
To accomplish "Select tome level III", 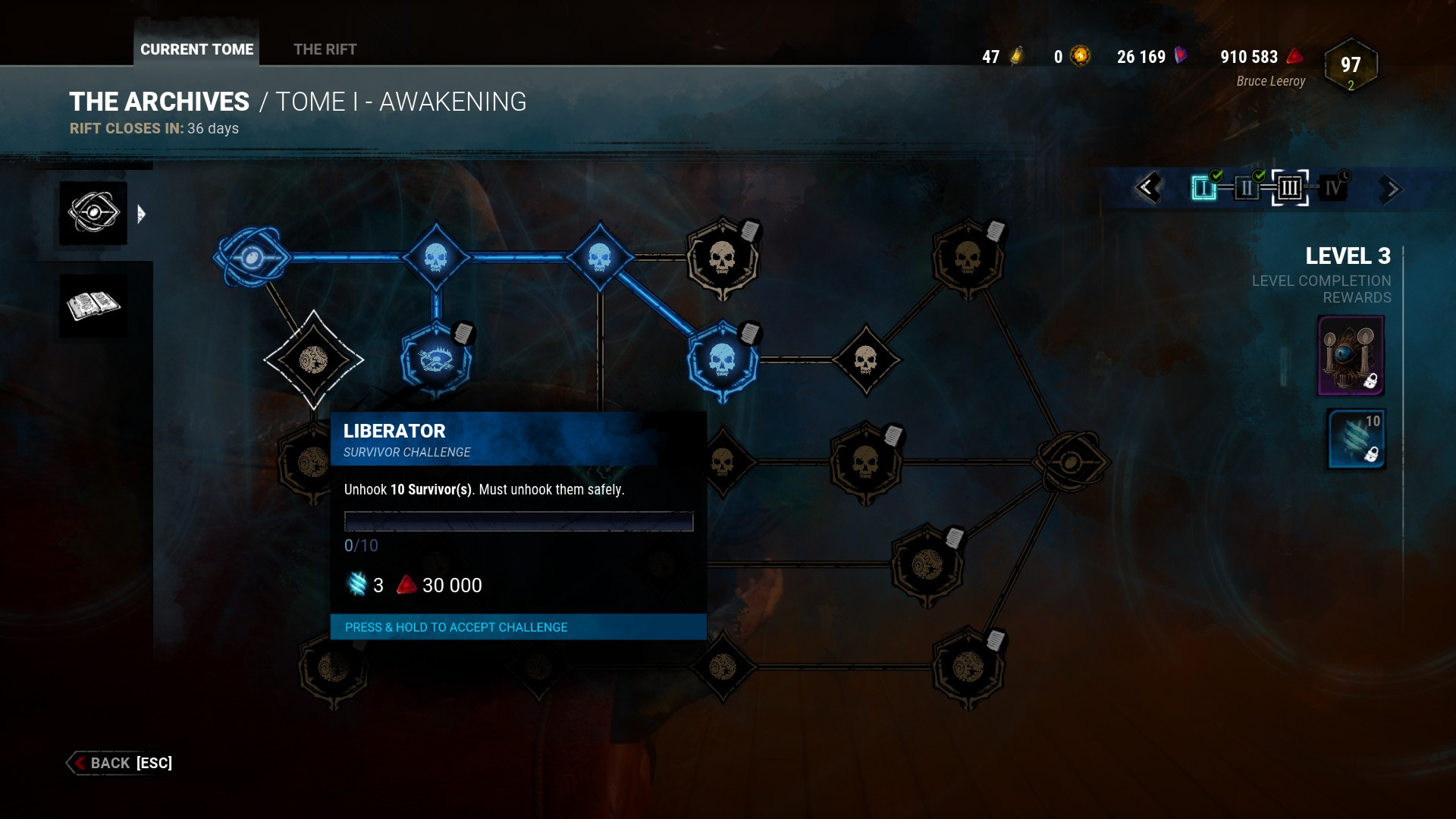I will point(1289,187).
